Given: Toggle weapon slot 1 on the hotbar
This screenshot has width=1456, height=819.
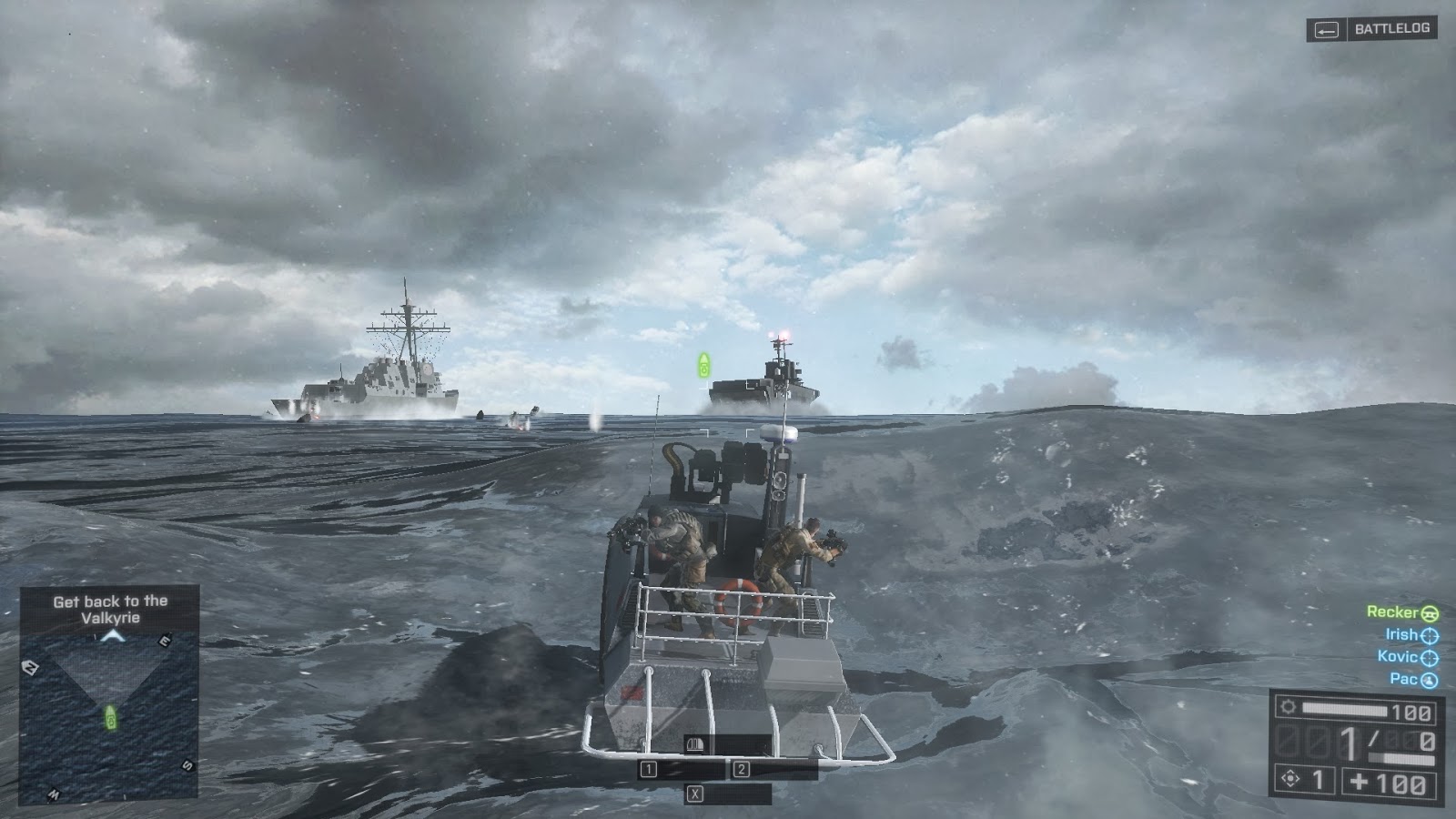Looking at the screenshot, I should (x=648, y=768).
